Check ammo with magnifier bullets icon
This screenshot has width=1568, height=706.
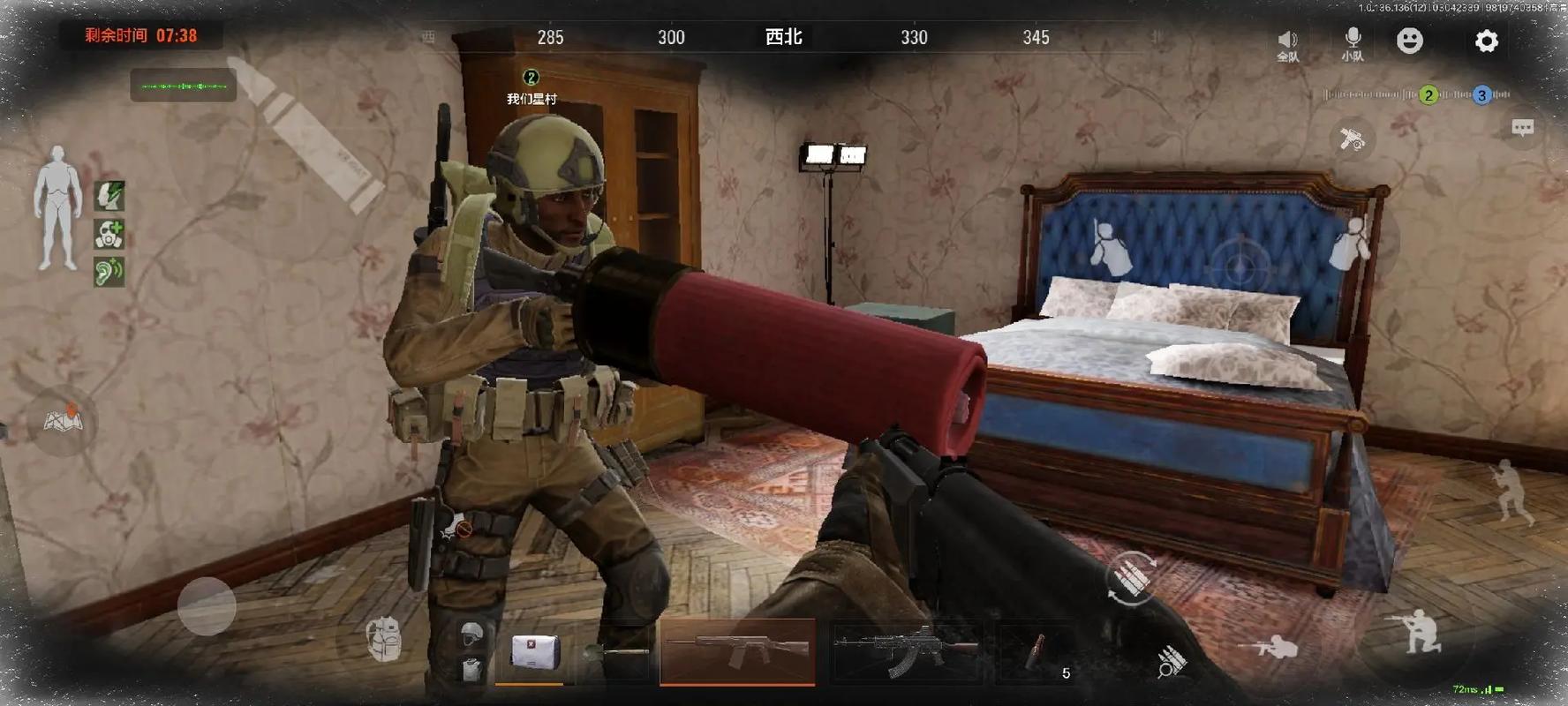click(x=1171, y=661)
